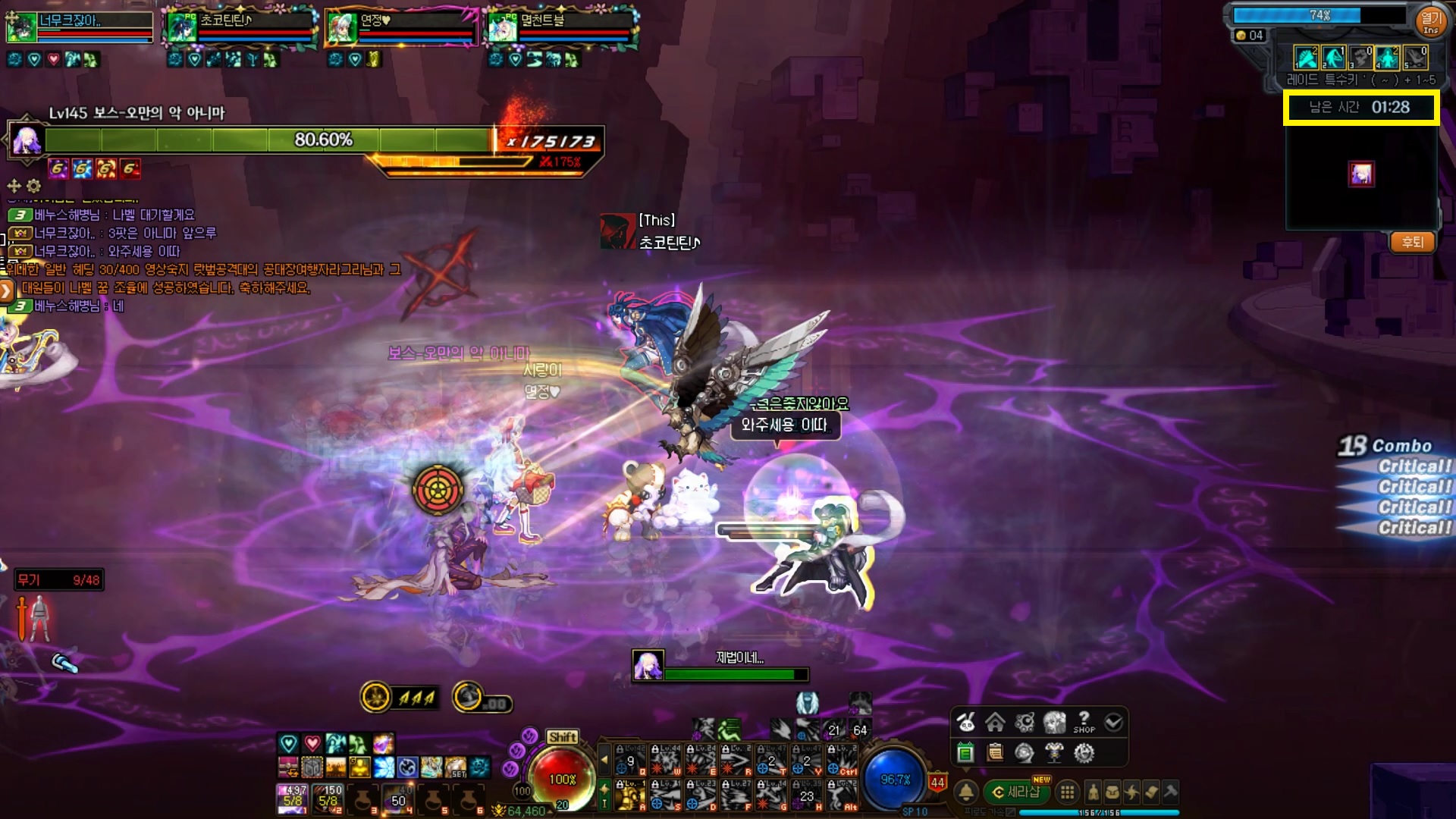Image resolution: width=1456 pixels, height=819 pixels.
Task: Open the SHOP help icon
Action: coord(1084,722)
